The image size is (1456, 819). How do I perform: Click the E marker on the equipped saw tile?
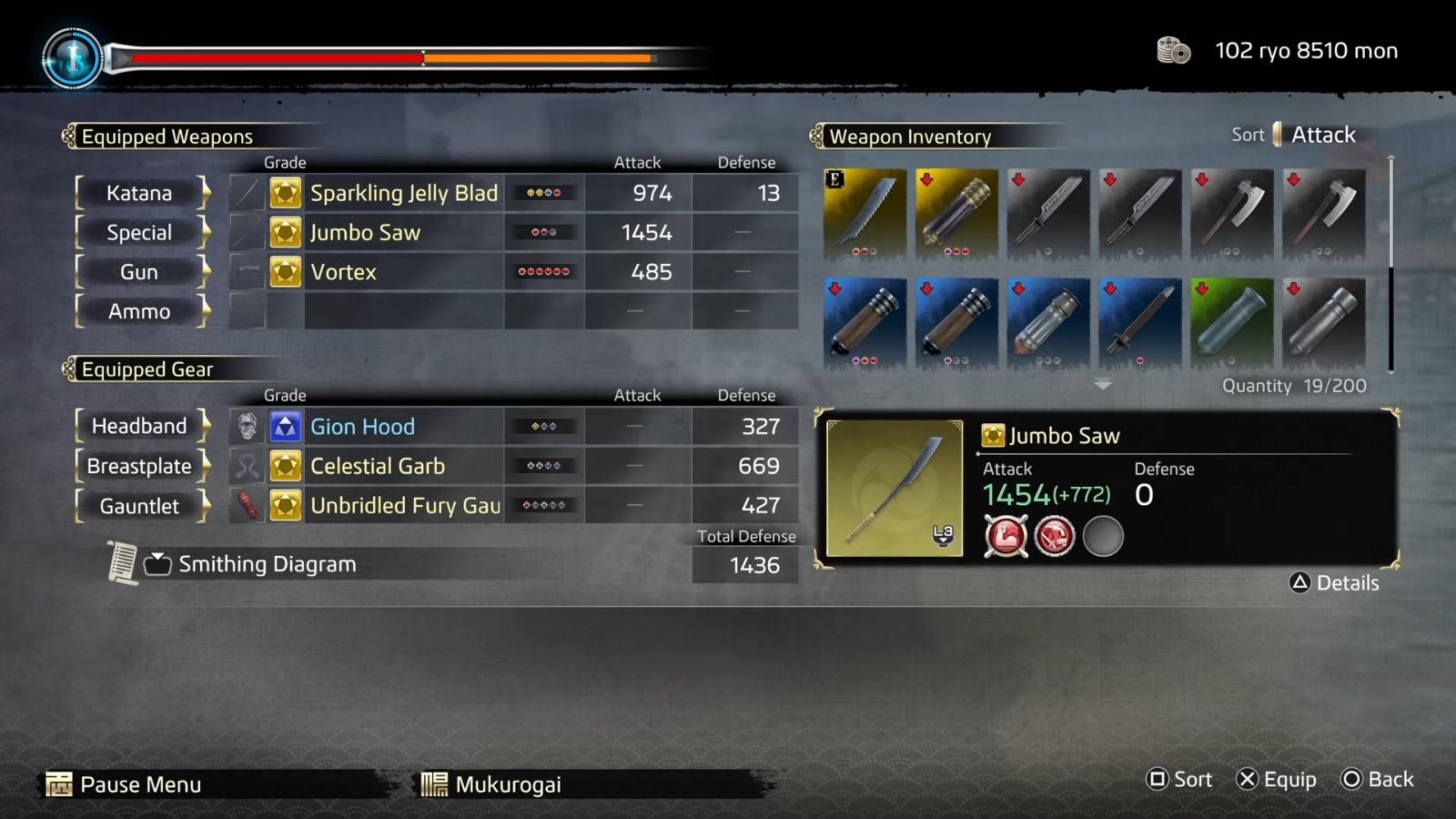coord(834,178)
